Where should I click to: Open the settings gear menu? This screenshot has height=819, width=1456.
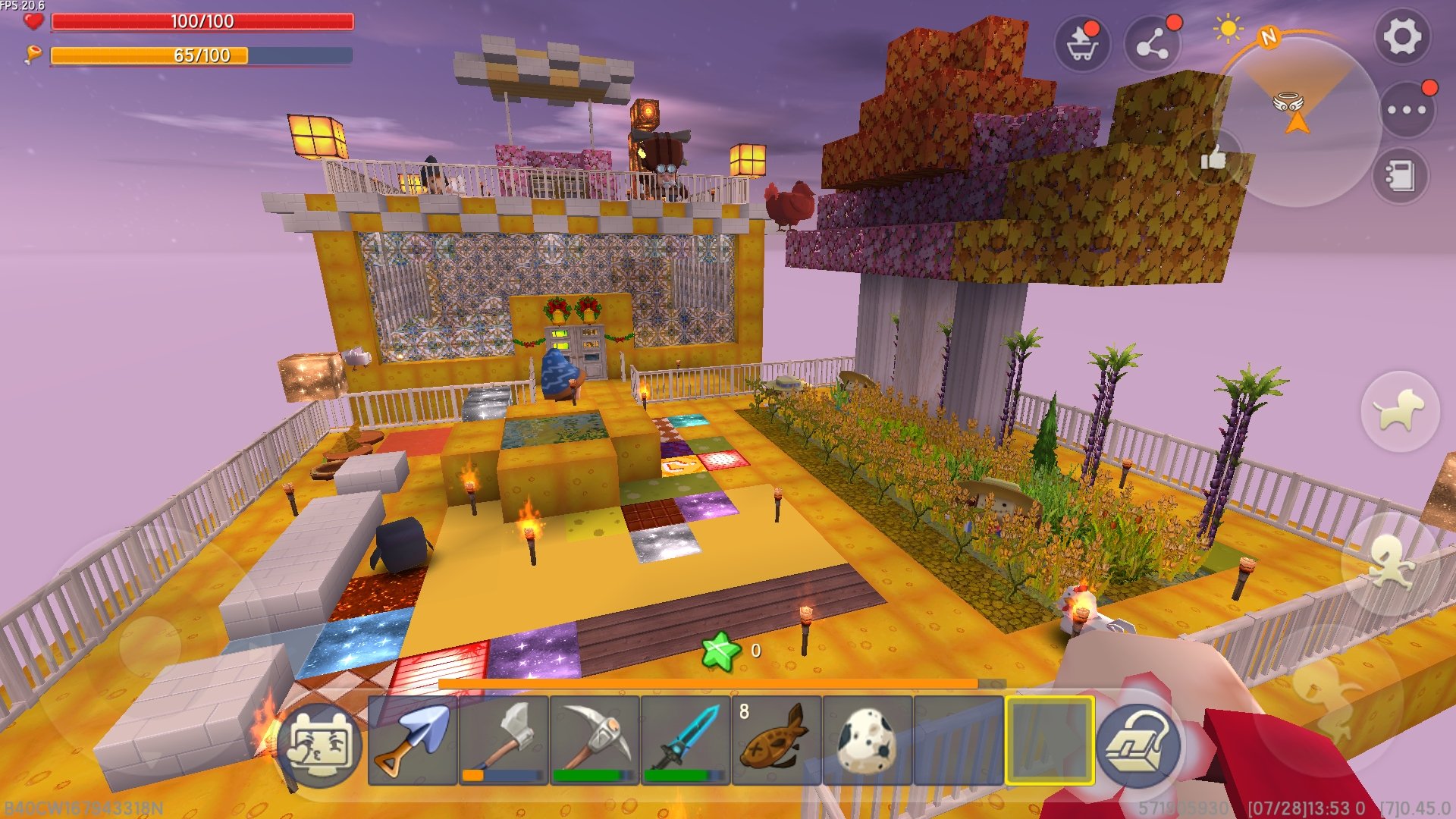click(1401, 36)
